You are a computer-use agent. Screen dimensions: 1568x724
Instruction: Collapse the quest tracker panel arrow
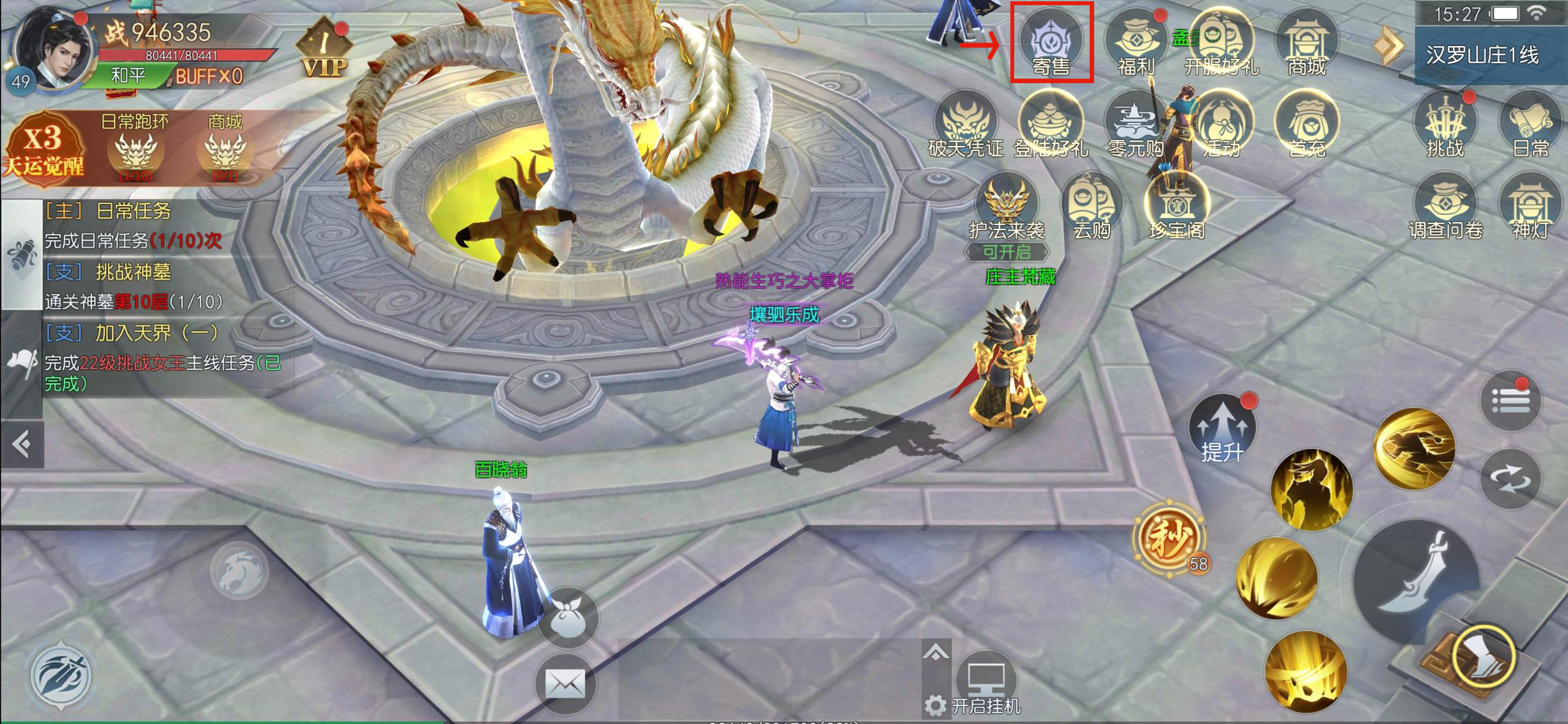[x=22, y=444]
